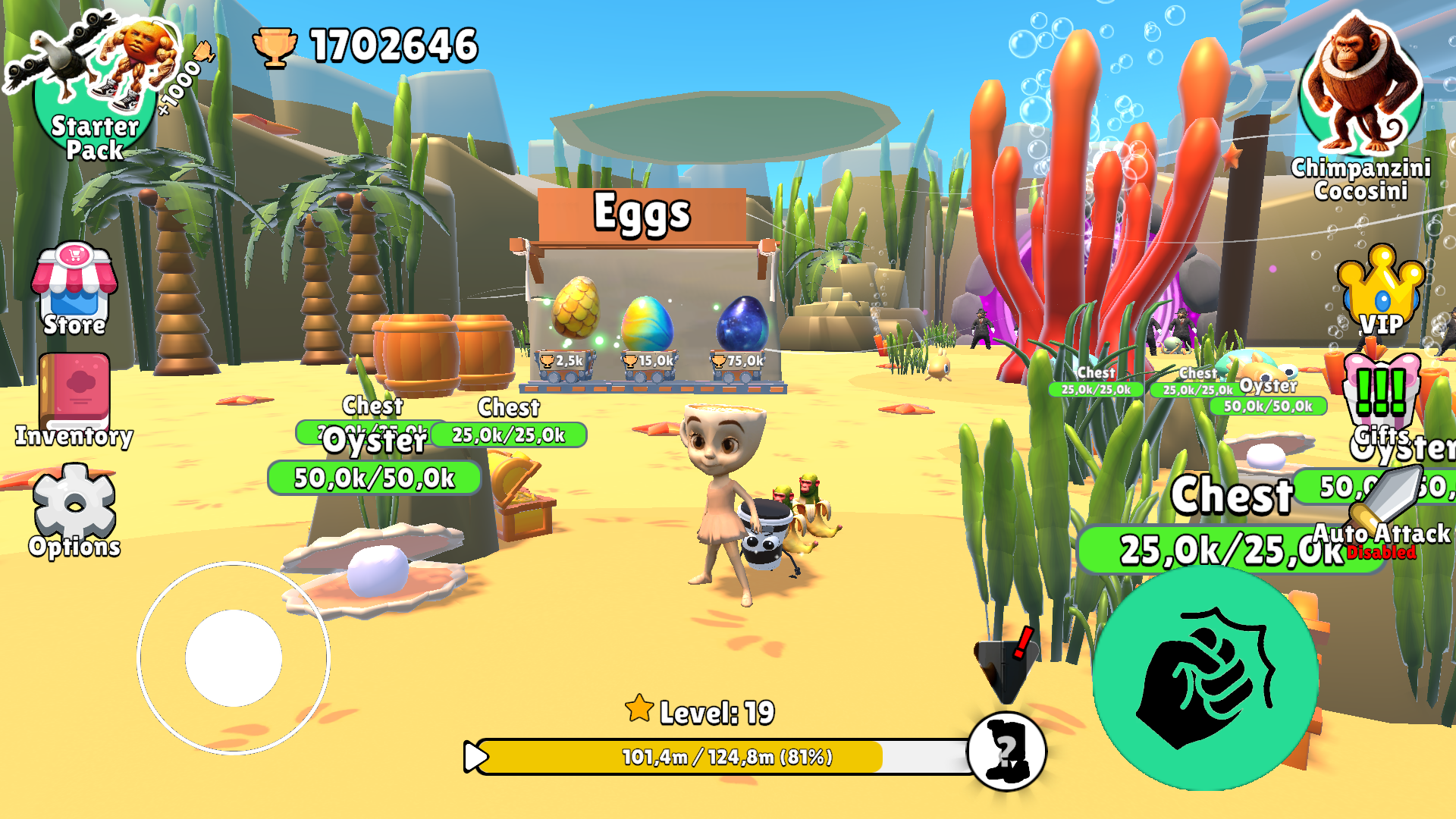
Task: Tap the arrow on the left of the XP bar
Action: [x=476, y=755]
